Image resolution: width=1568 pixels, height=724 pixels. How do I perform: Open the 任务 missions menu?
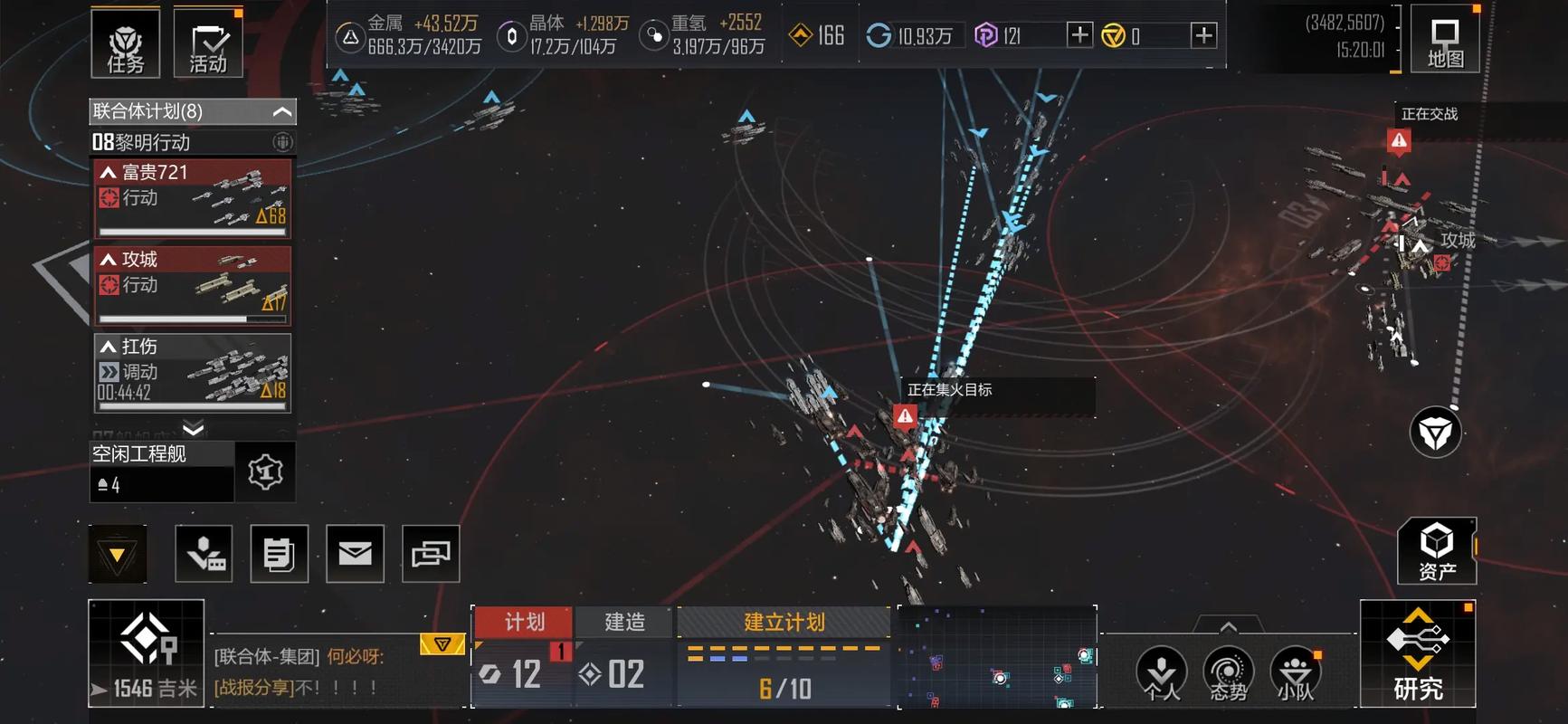[x=125, y=43]
